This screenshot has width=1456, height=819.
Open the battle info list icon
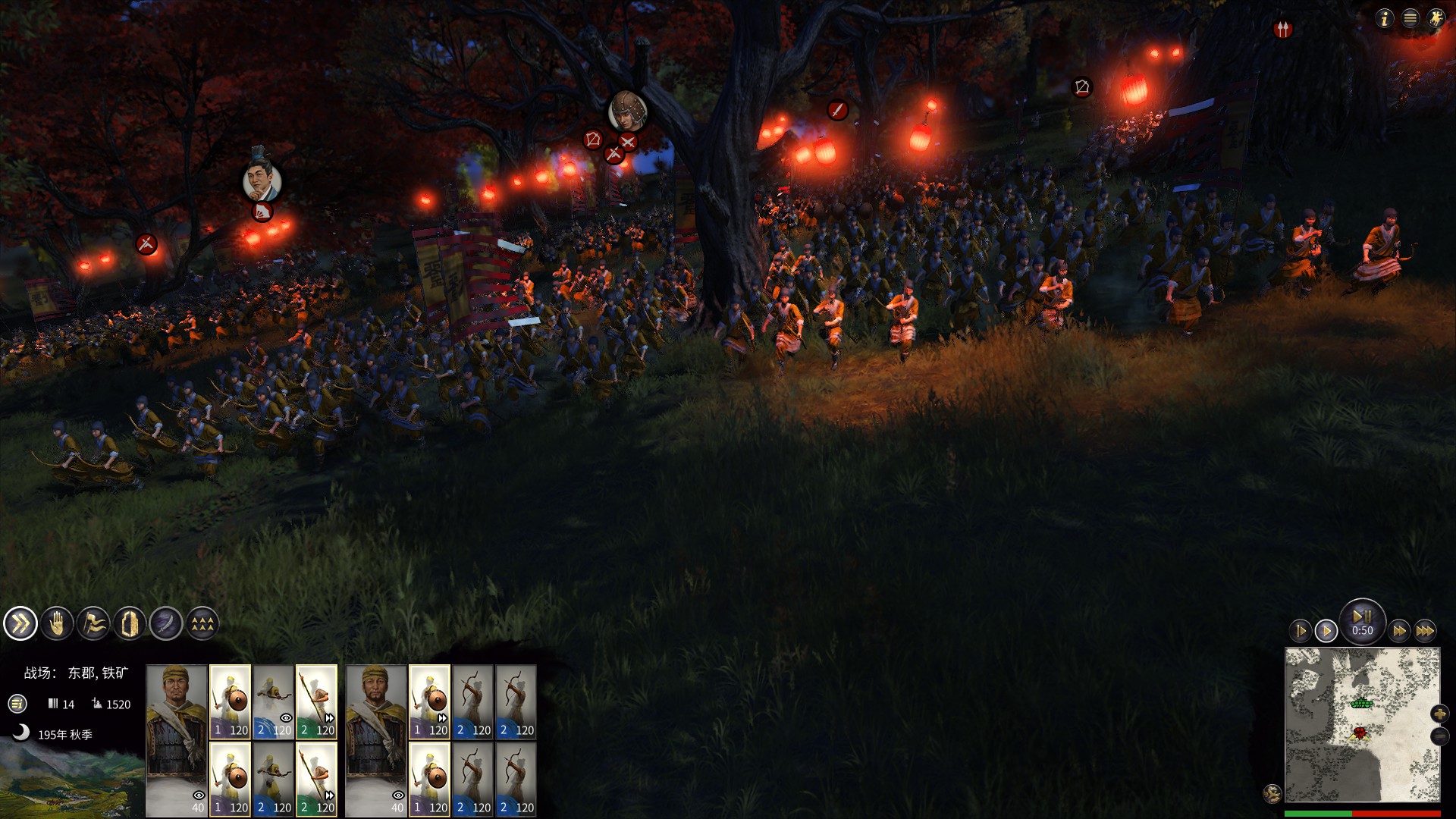coord(17,704)
